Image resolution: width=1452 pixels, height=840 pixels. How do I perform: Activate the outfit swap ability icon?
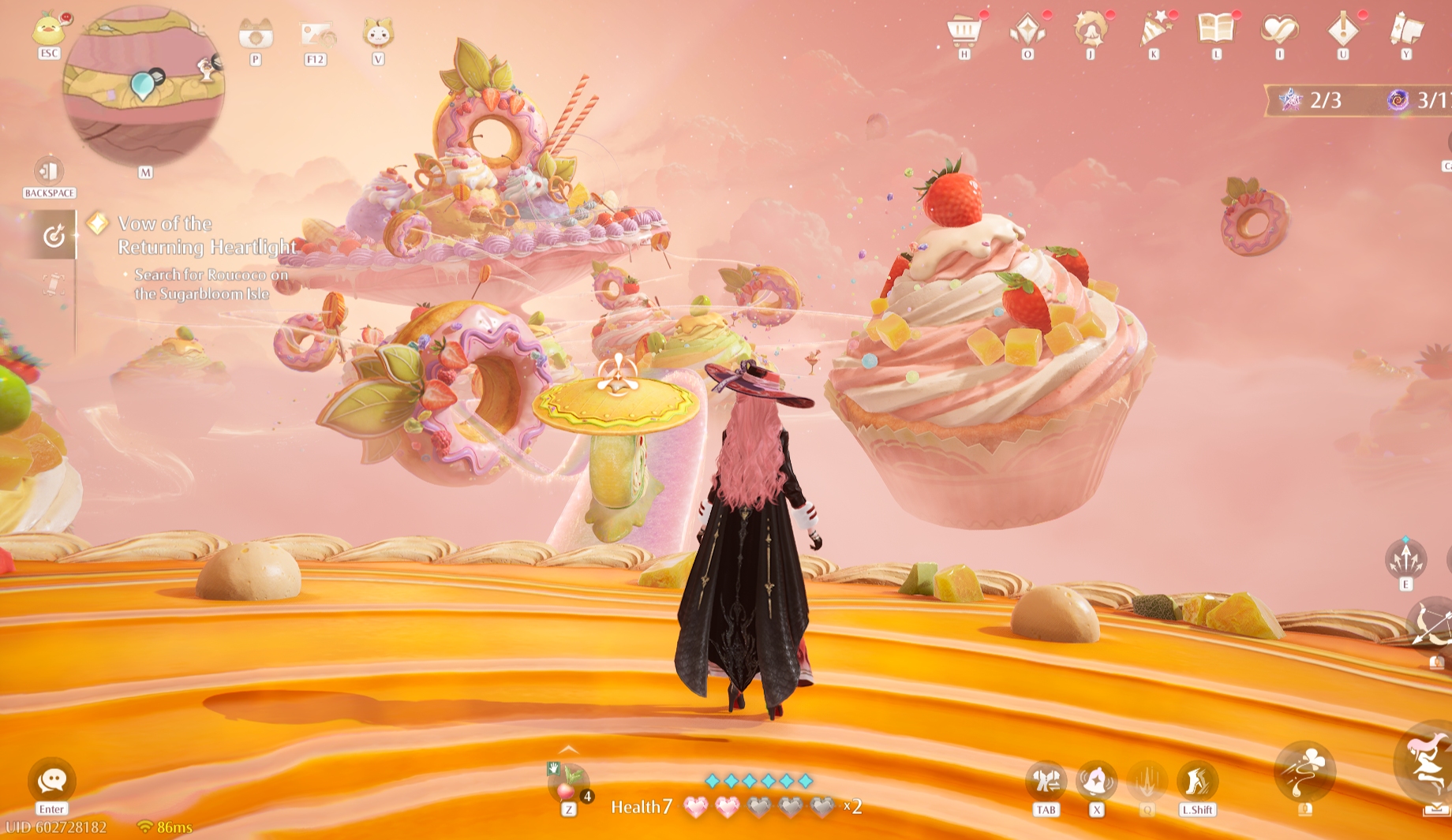1046,782
